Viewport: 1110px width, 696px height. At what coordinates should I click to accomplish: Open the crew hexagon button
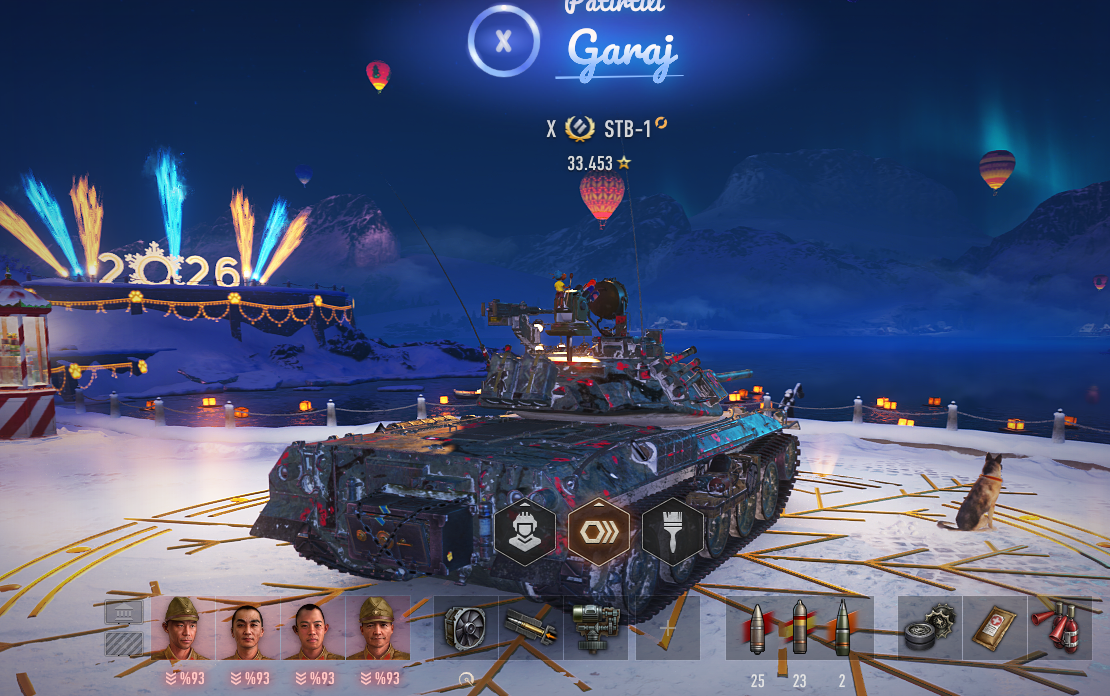point(525,531)
